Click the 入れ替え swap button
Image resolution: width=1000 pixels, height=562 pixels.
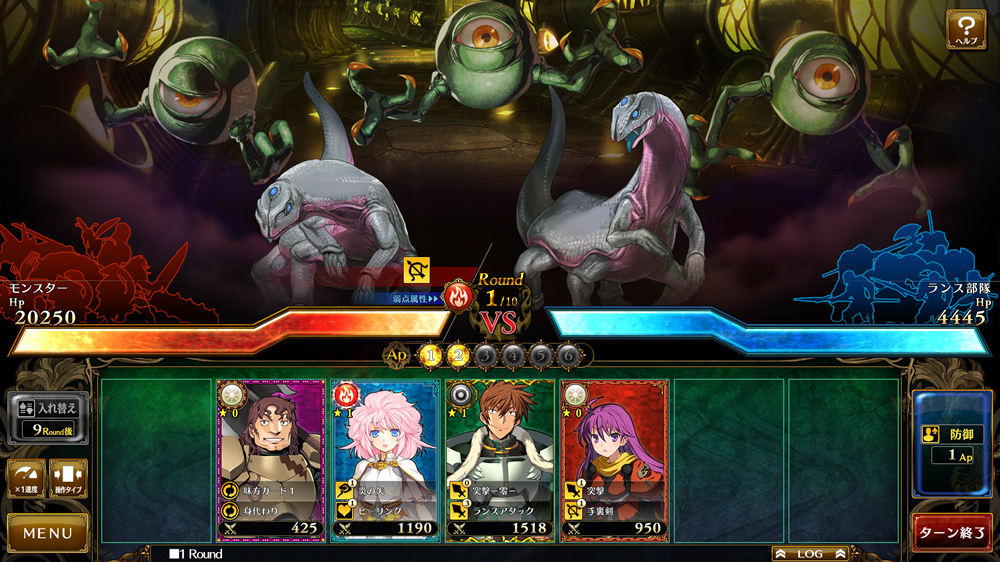48,418
